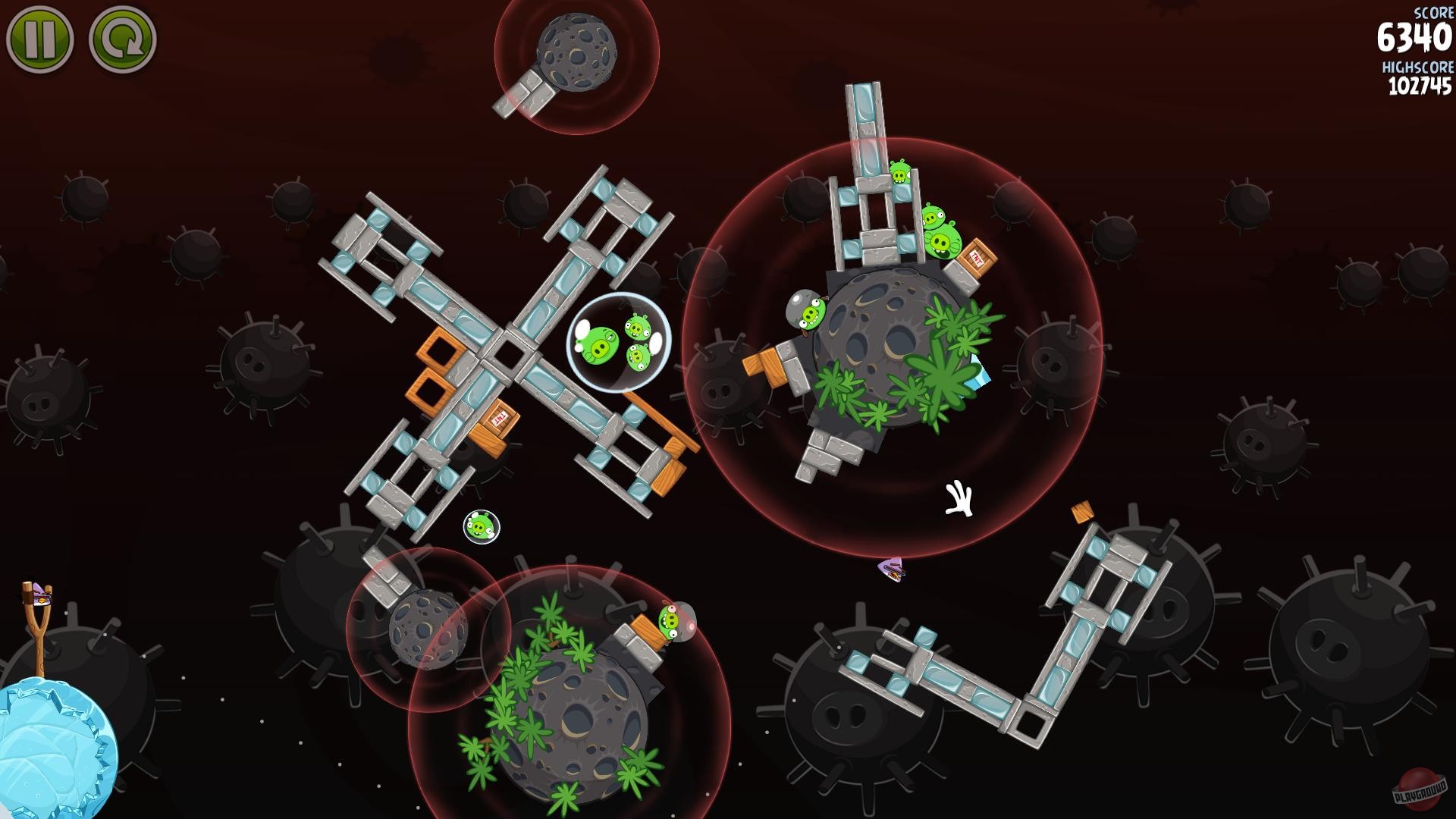This screenshot has height=819, width=1456.
Task: Restart the current level
Action: pyautogui.click(x=121, y=38)
